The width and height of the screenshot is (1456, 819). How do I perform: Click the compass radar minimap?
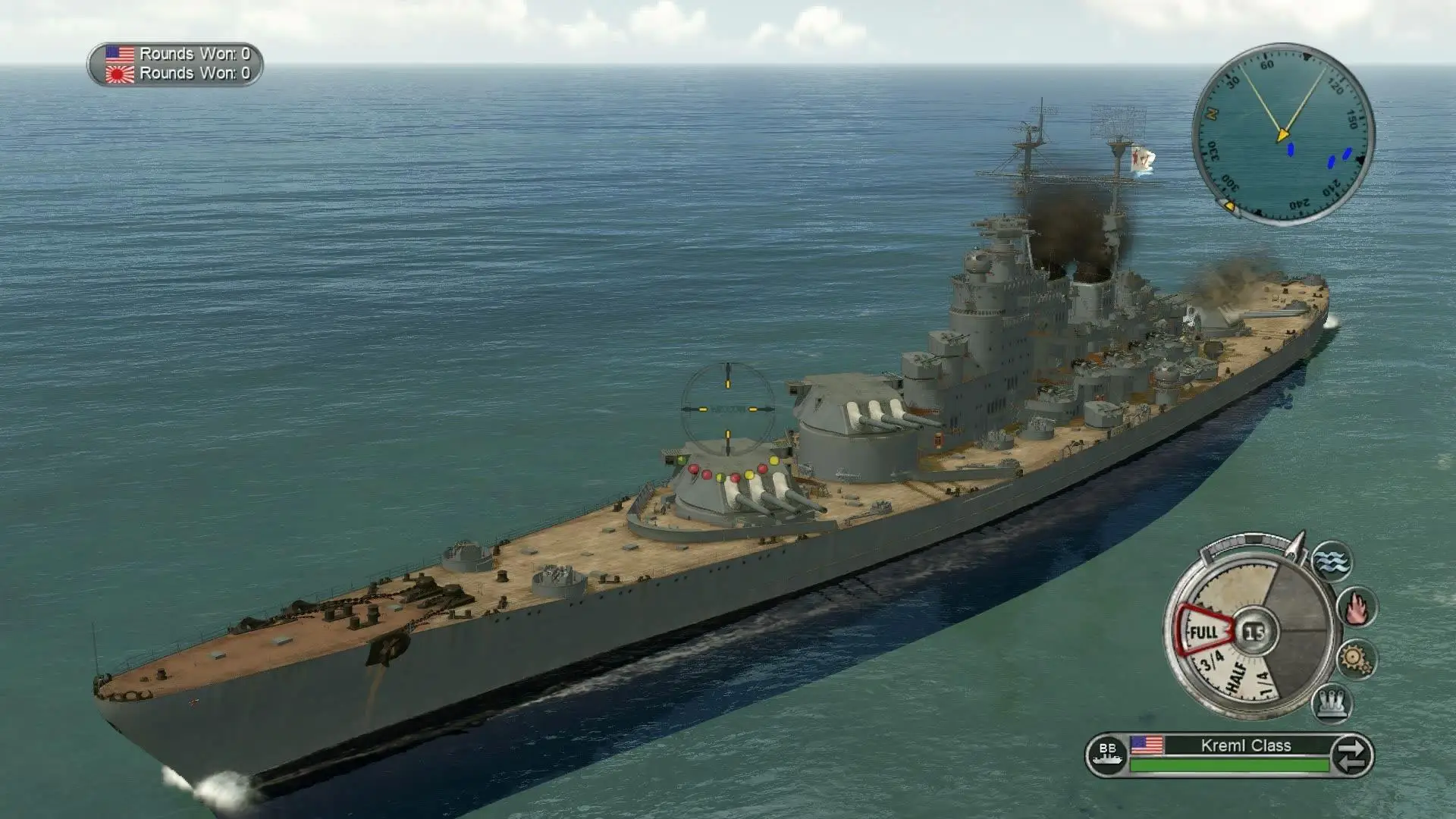pyautogui.click(x=1283, y=134)
